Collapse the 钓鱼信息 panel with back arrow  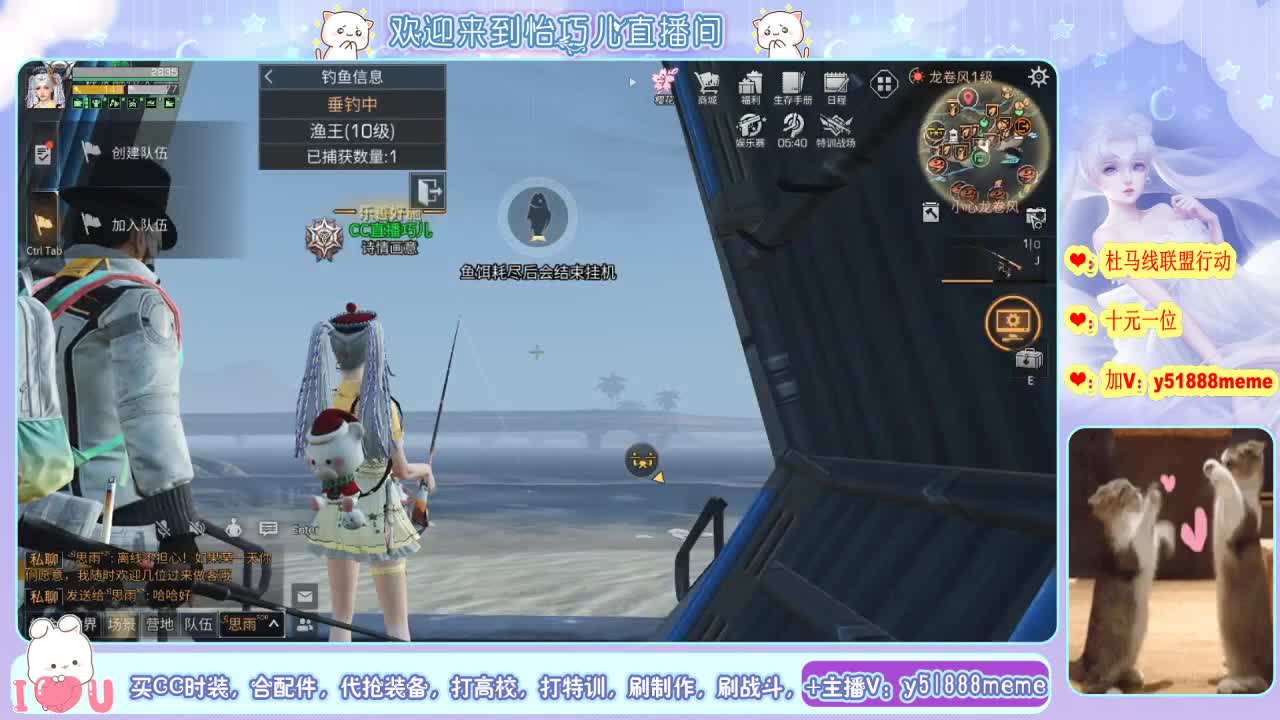(x=269, y=76)
